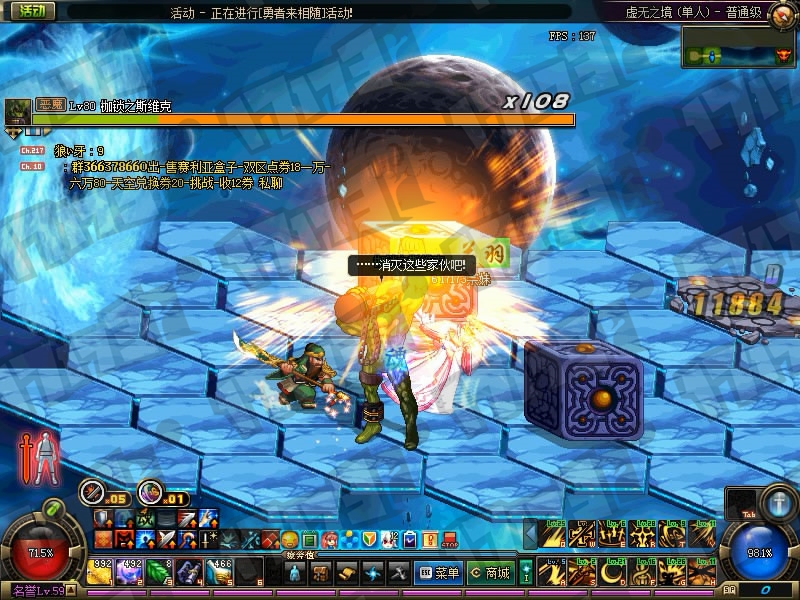Image resolution: width=800 pixels, height=600 pixels.
Task: Open the 商城 cash shop
Action: pyautogui.click(x=490, y=573)
